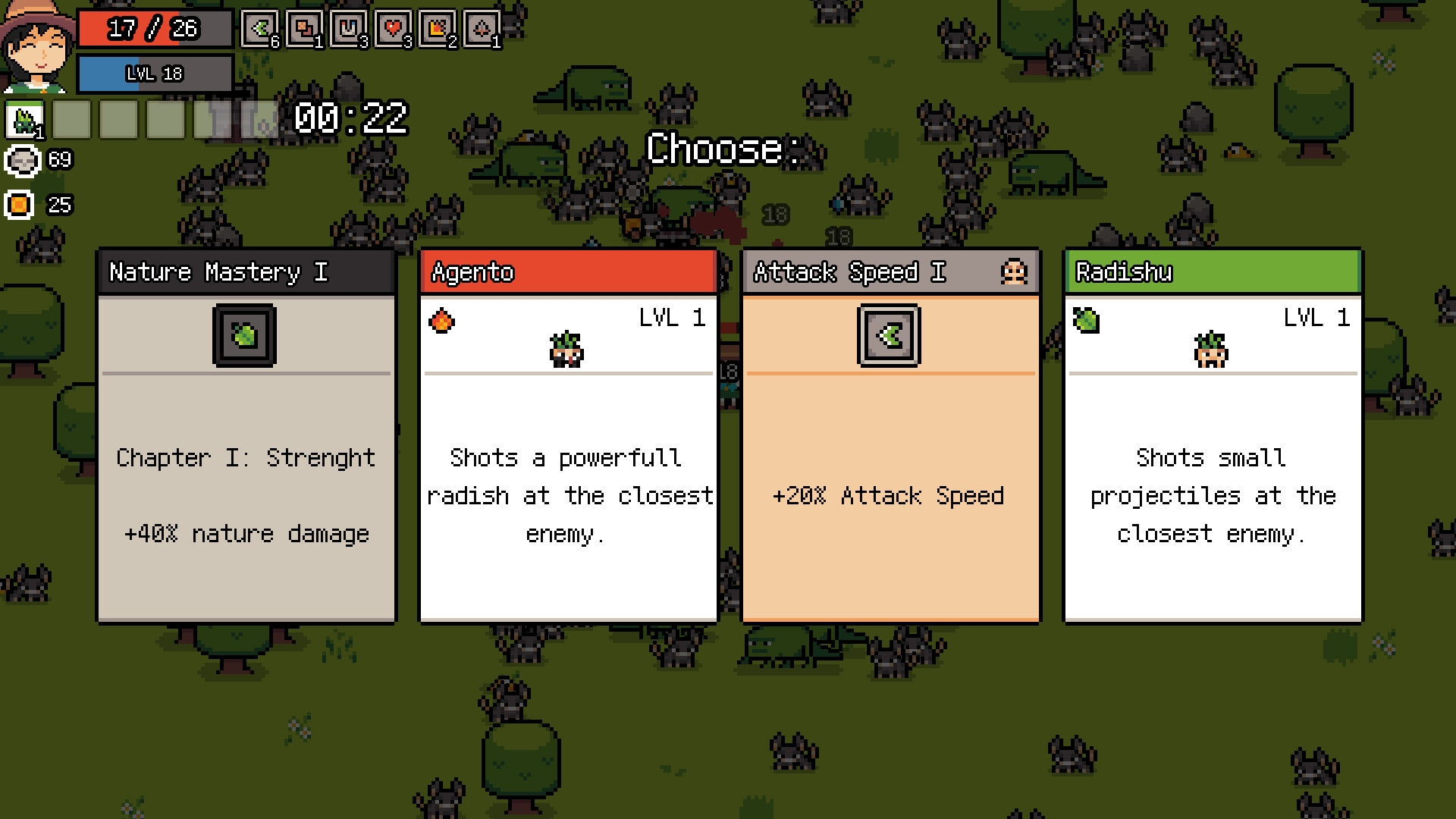Choose the Nature Mastery I upgrade
The image size is (1456, 819).
(x=245, y=455)
